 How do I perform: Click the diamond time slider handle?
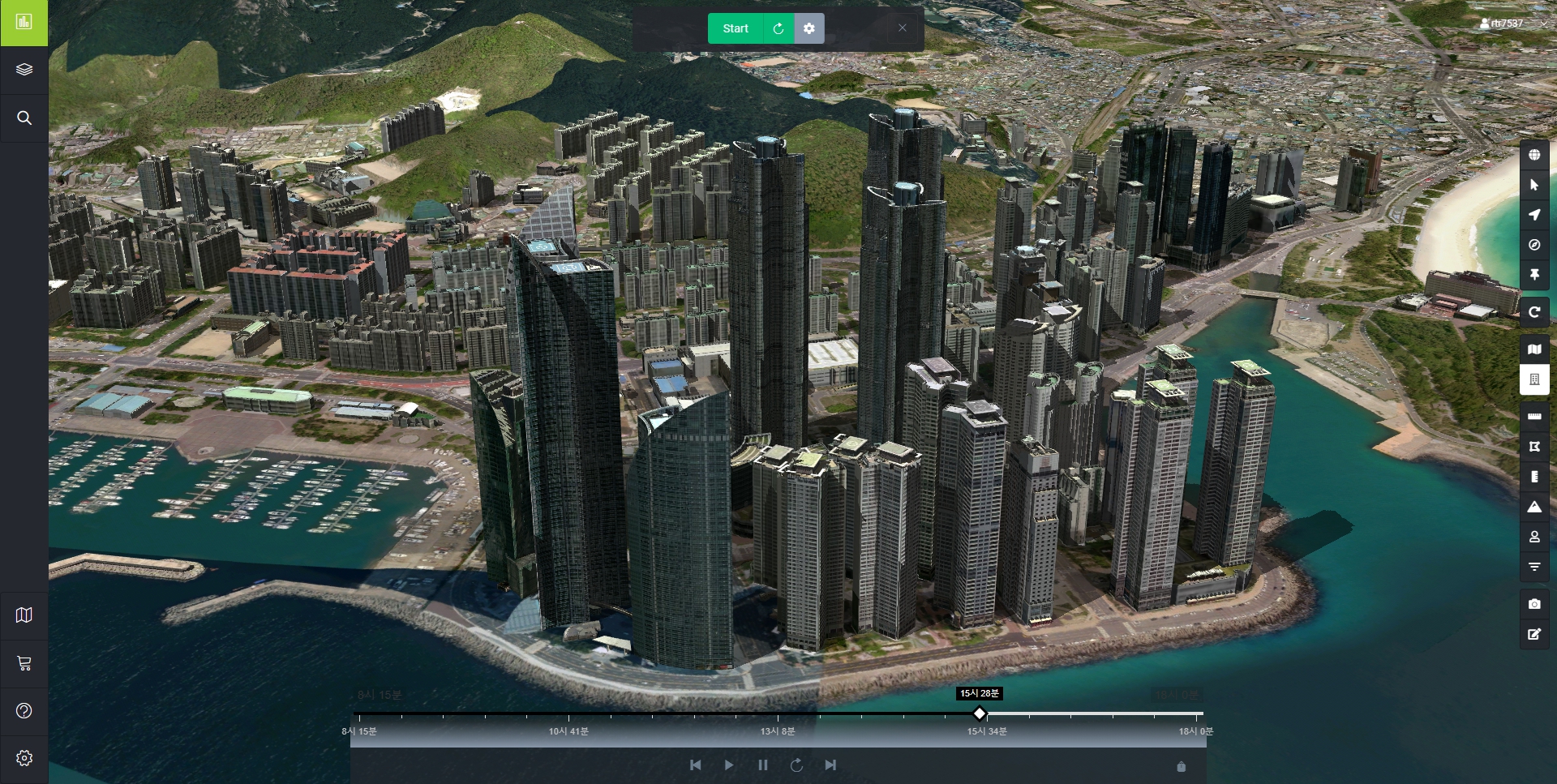(x=980, y=713)
